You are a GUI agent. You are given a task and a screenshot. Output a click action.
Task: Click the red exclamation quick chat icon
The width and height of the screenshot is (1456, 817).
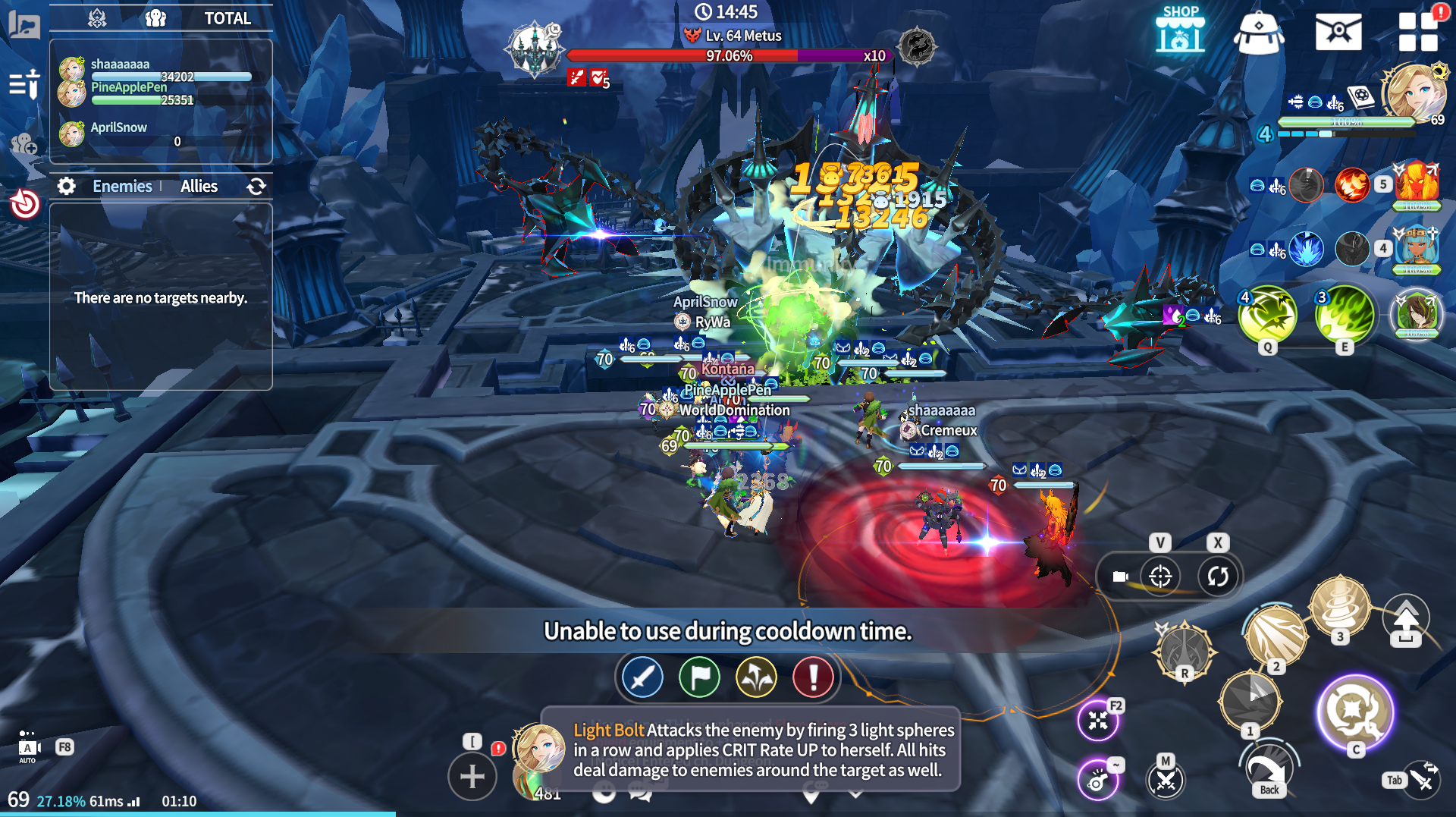pyautogui.click(x=813, y=677)
